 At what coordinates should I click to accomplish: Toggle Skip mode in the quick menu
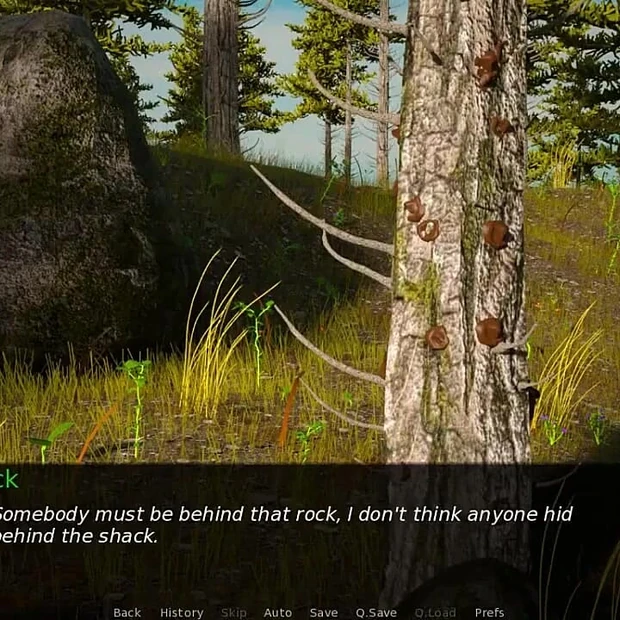(234, 613)
